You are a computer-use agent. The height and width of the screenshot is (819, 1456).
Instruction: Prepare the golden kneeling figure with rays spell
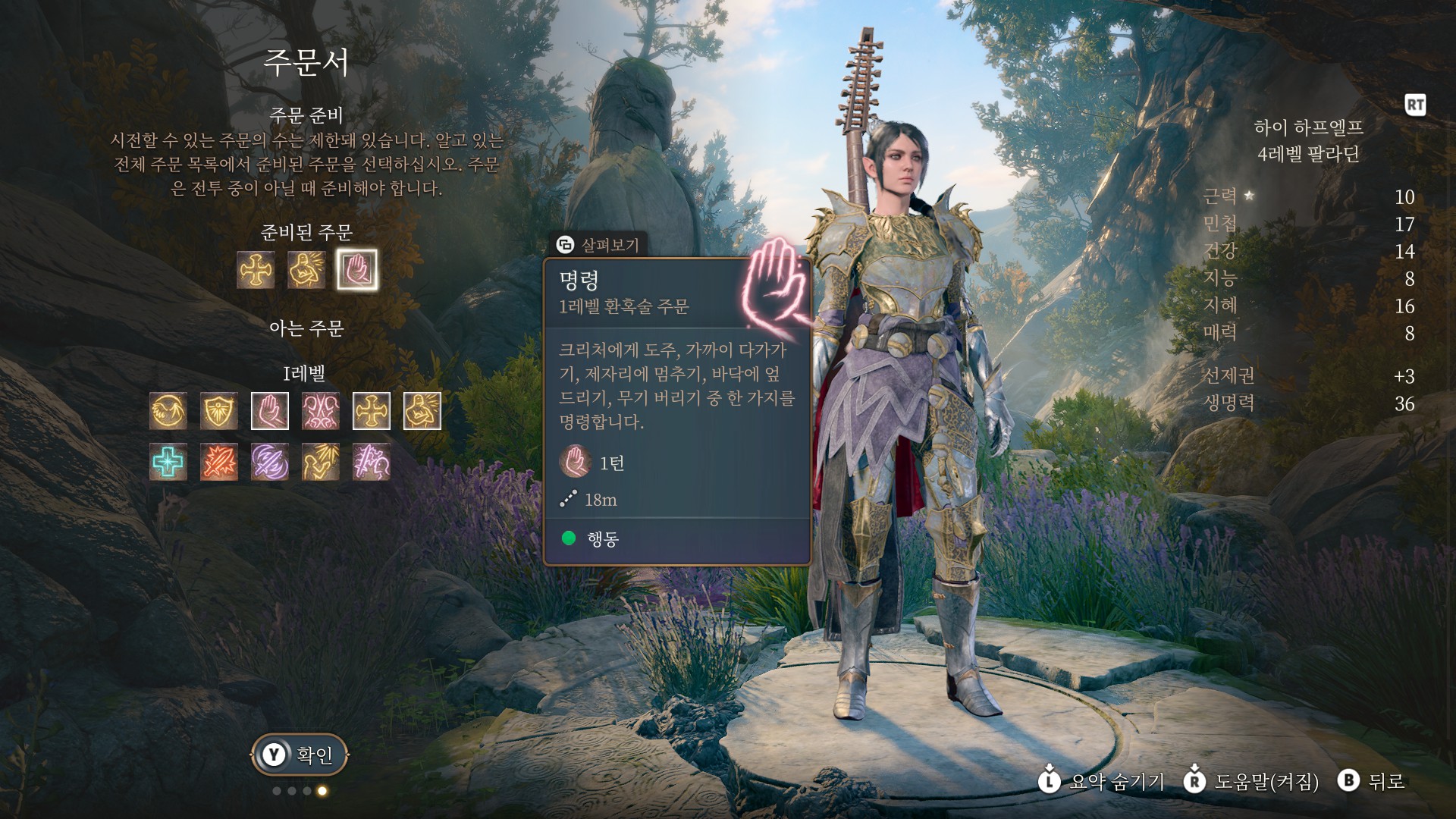(321, 462)
